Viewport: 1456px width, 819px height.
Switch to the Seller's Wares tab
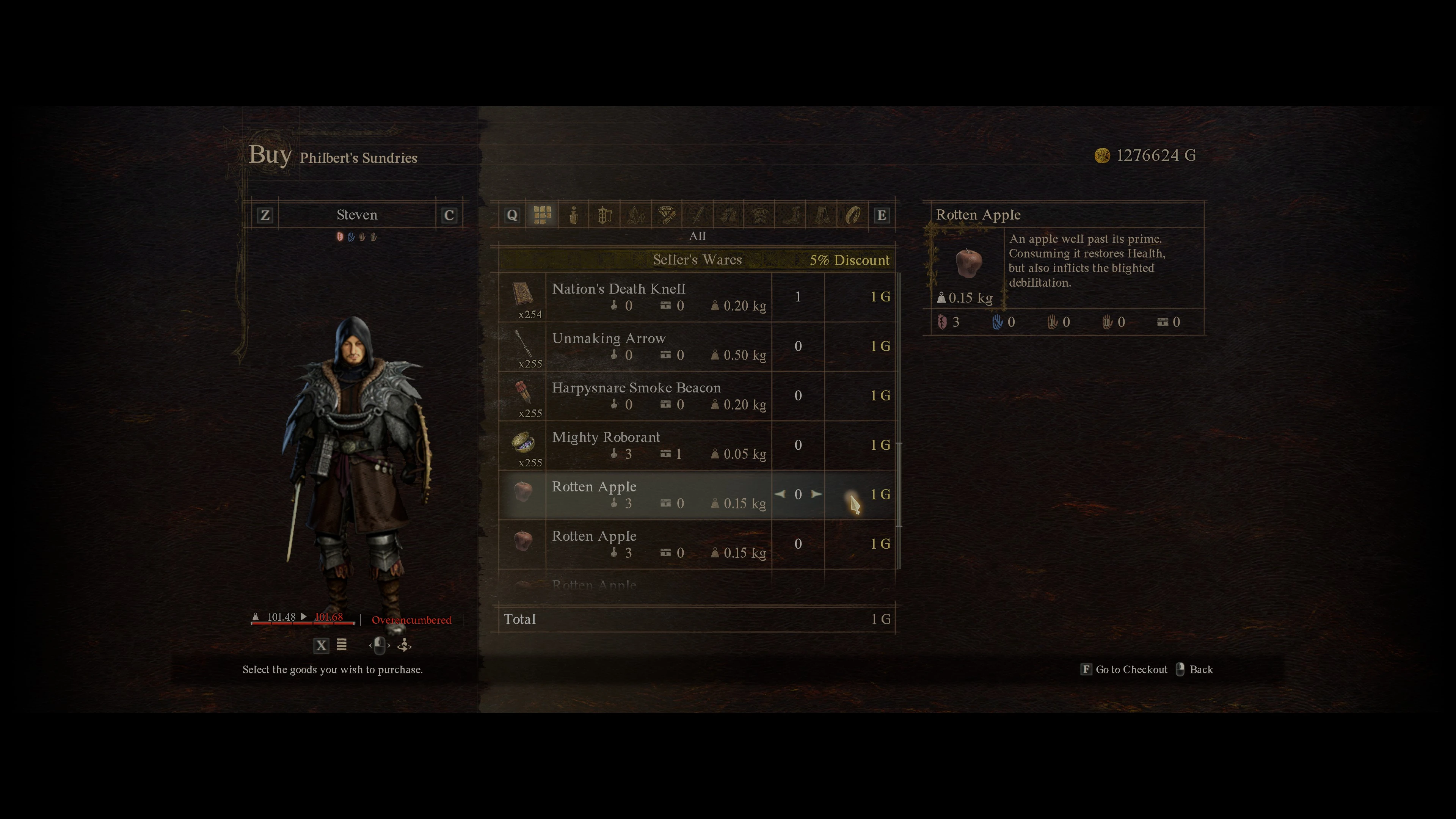click(x=698, y=259)
